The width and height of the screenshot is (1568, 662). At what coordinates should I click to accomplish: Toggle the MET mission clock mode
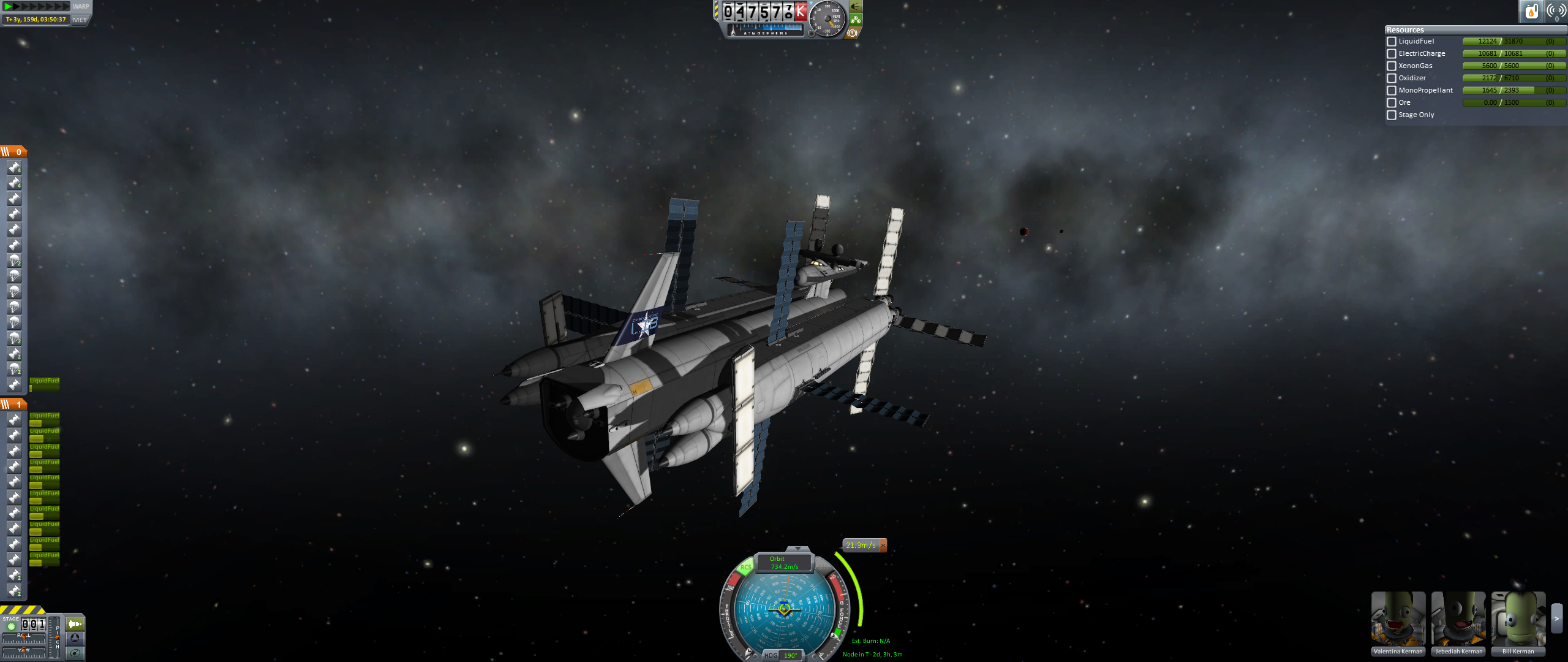(80, 20)
